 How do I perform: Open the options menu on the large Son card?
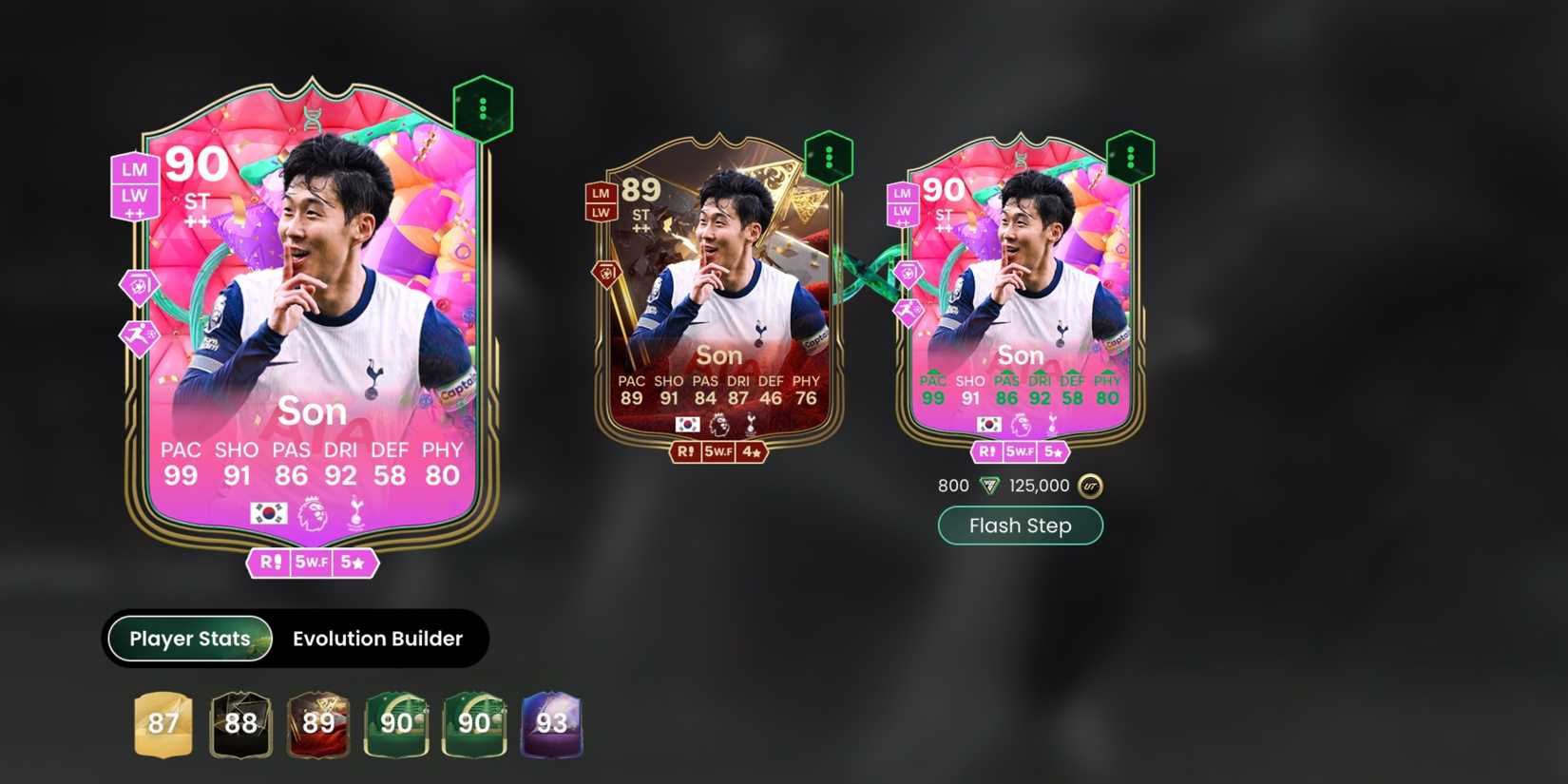tap(484, 109)
